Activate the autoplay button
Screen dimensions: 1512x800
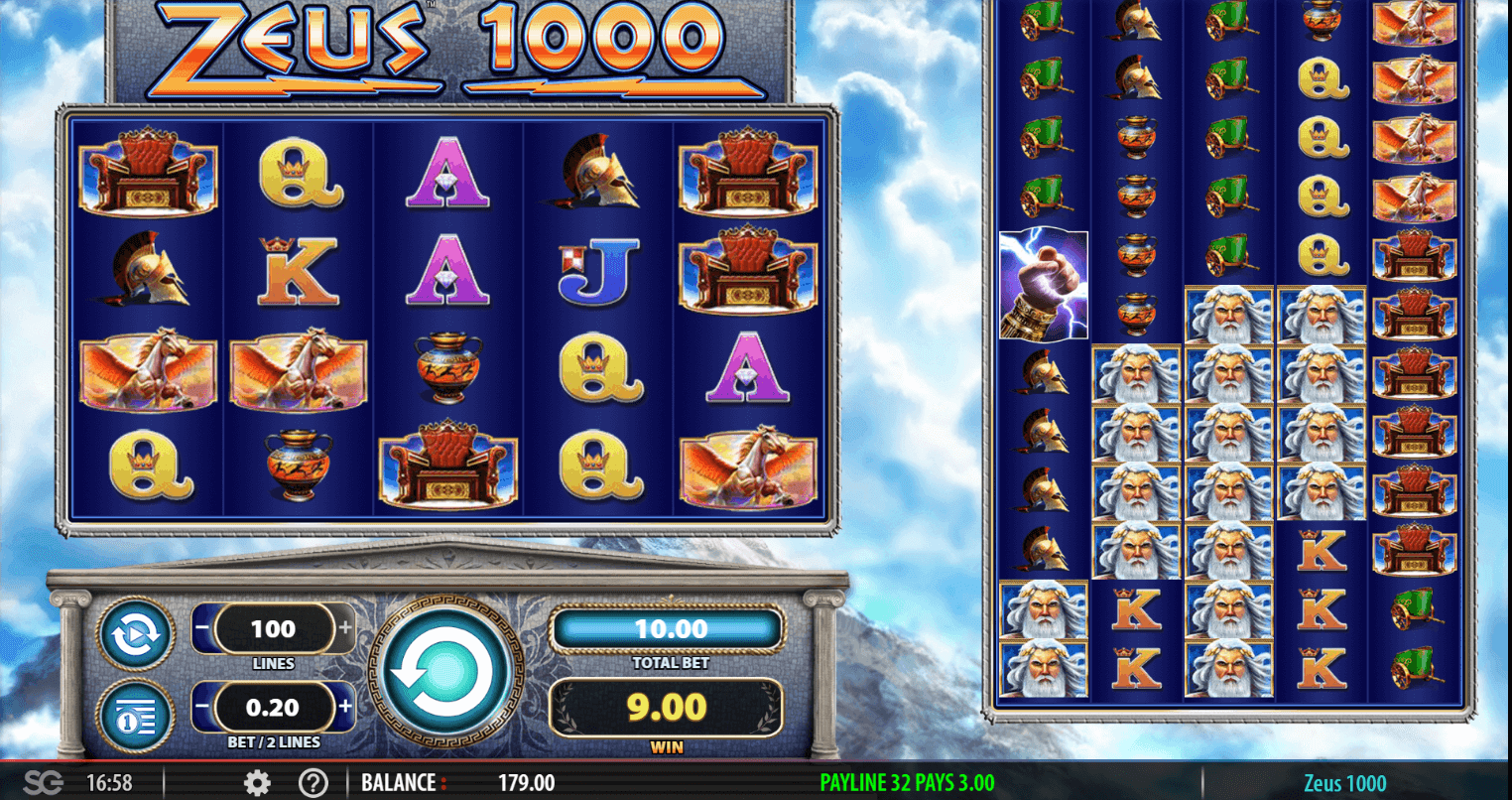coord(135,634)
